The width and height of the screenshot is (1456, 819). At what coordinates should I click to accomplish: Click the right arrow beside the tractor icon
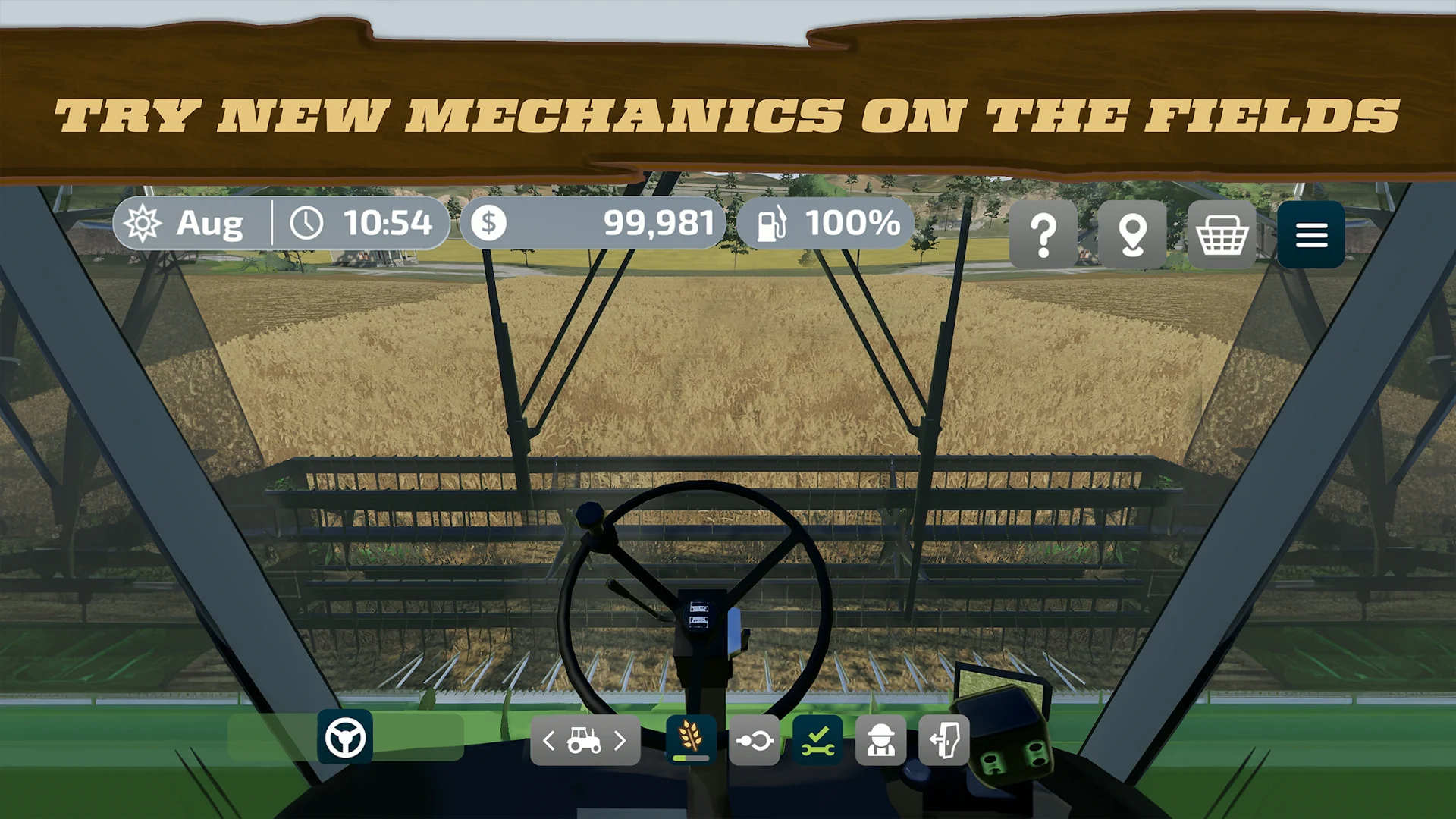click(620, 741)
